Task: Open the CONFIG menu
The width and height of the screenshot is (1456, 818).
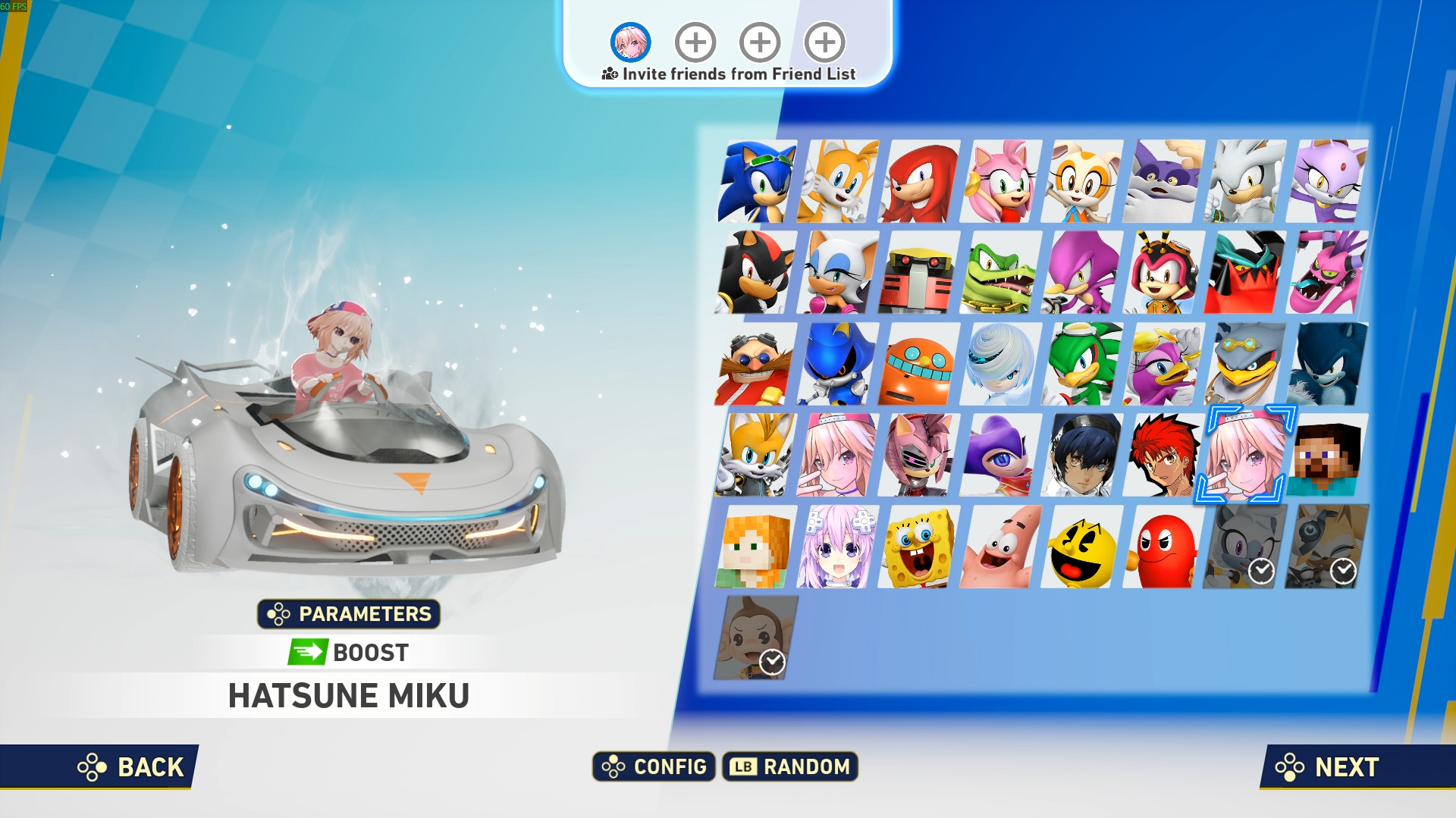Action: pyautogui.click(x=654, y=766)
